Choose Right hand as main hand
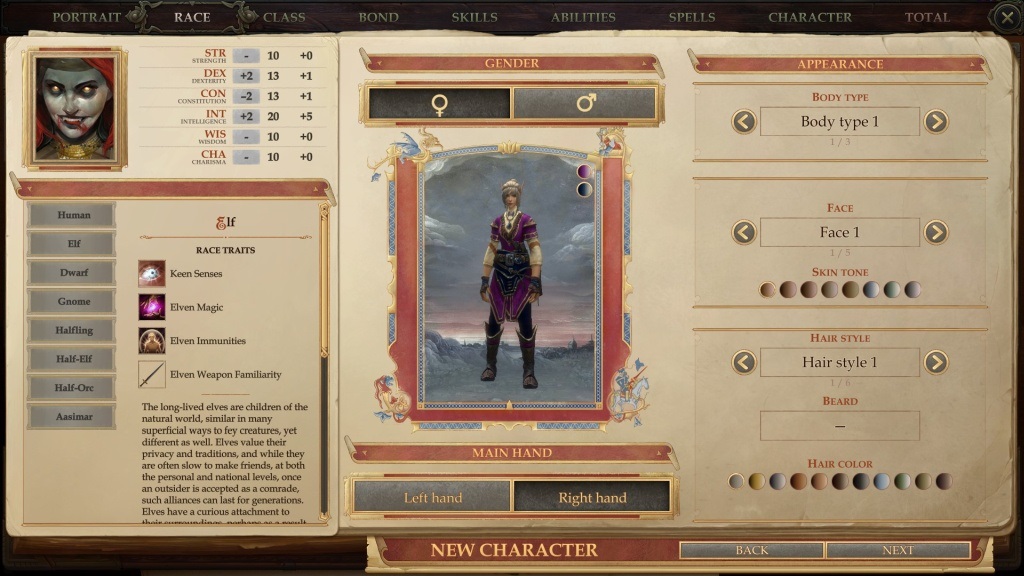The width and height of the screenshot is (1024, 576). (x=592, y=497)
